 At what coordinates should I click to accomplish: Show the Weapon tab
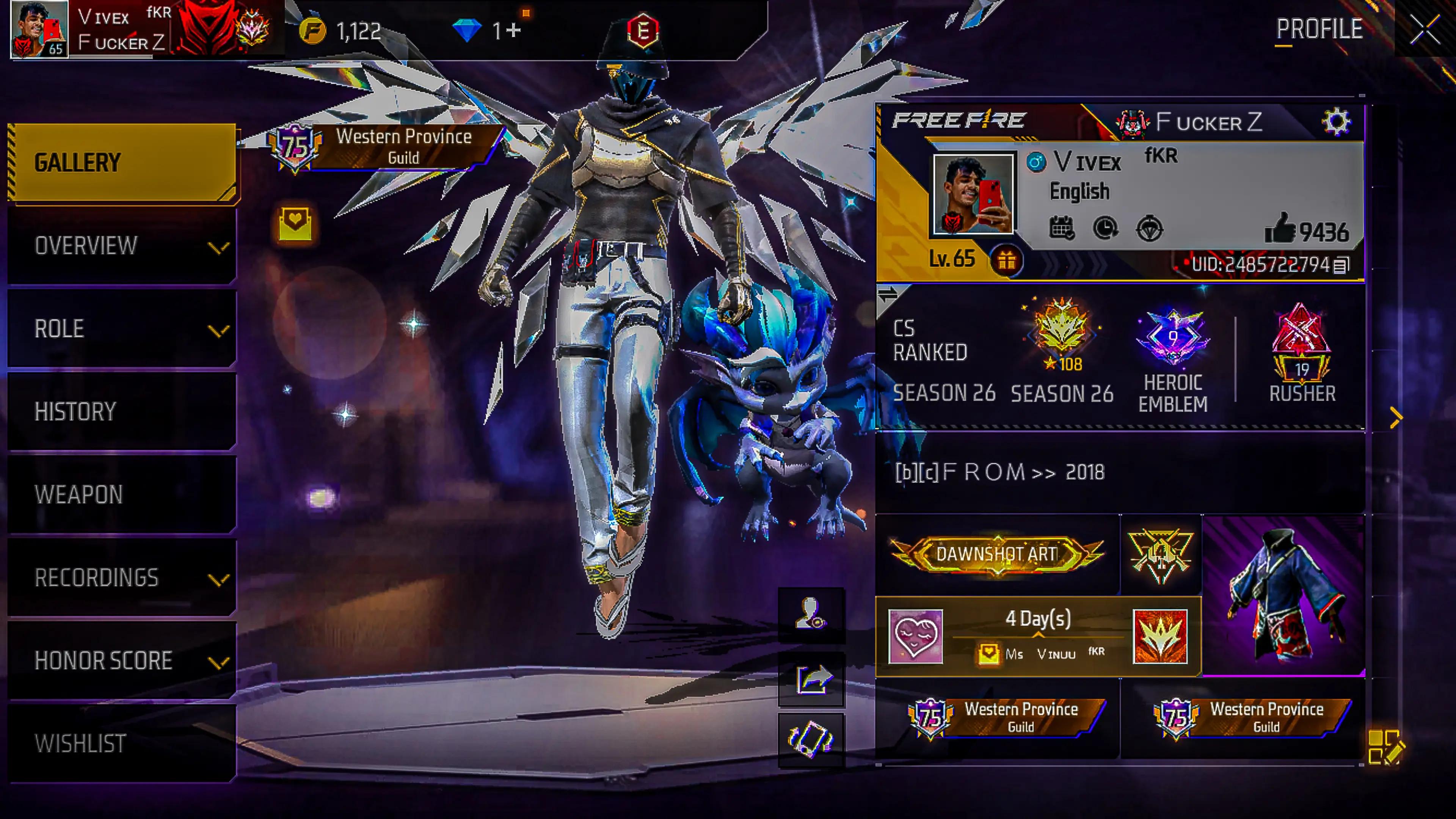tap(122, 494)
